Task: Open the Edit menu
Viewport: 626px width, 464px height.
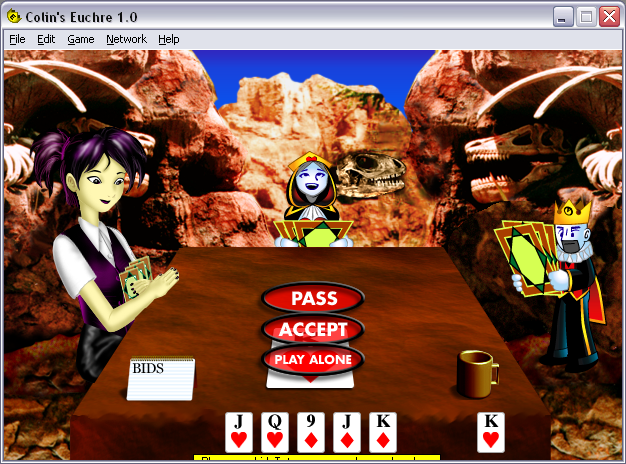Action: point(46,39)
